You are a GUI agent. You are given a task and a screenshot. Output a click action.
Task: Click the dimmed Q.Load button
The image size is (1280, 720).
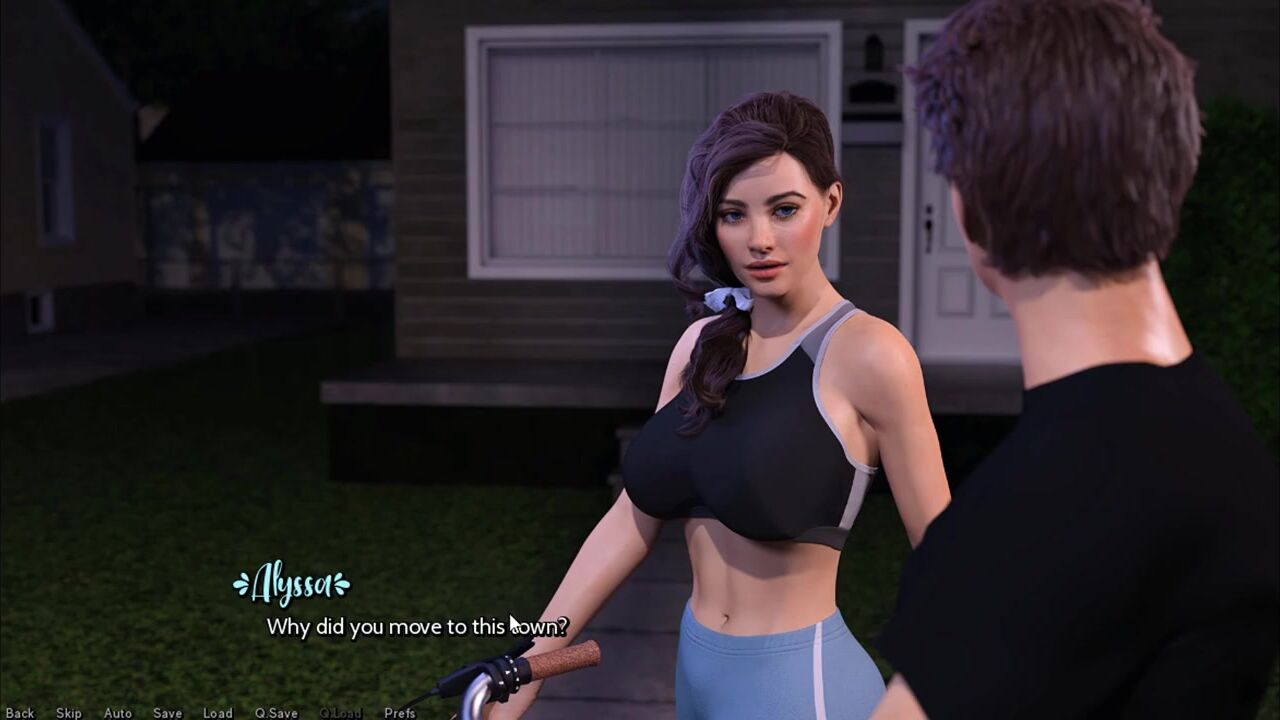tap(341, 713)
